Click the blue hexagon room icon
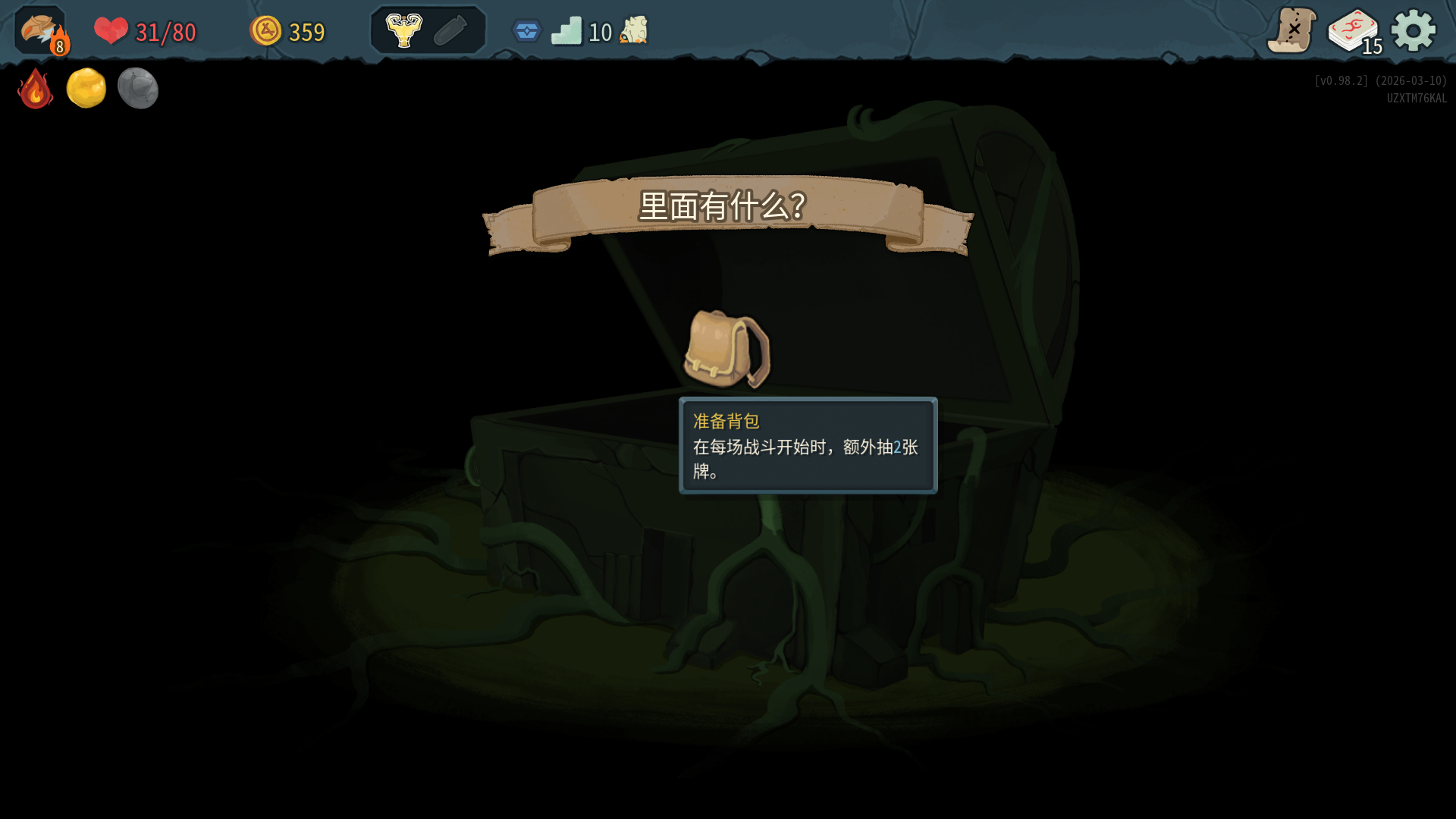 526,31
